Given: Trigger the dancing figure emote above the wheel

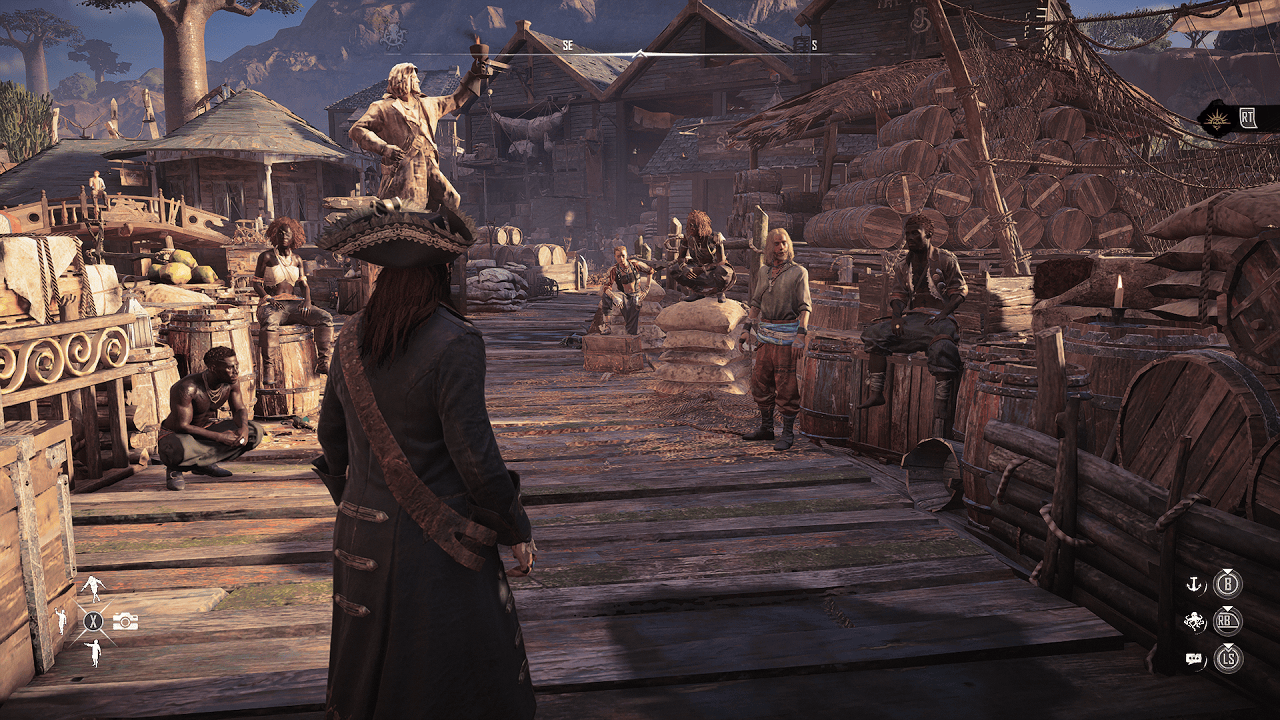Looking at the screenshot, I should click(93, 588).
